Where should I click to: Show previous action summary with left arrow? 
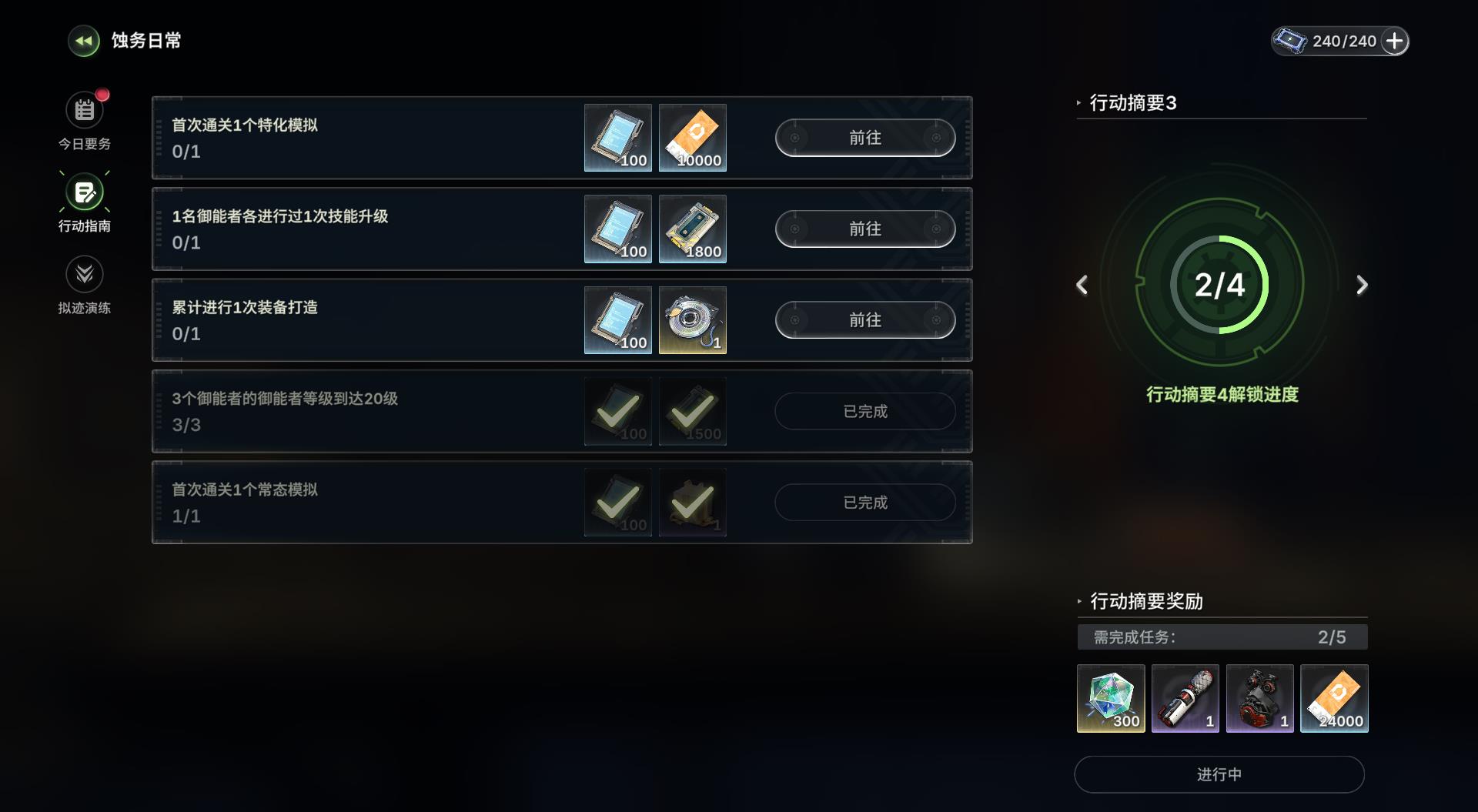pos(1082,285)
